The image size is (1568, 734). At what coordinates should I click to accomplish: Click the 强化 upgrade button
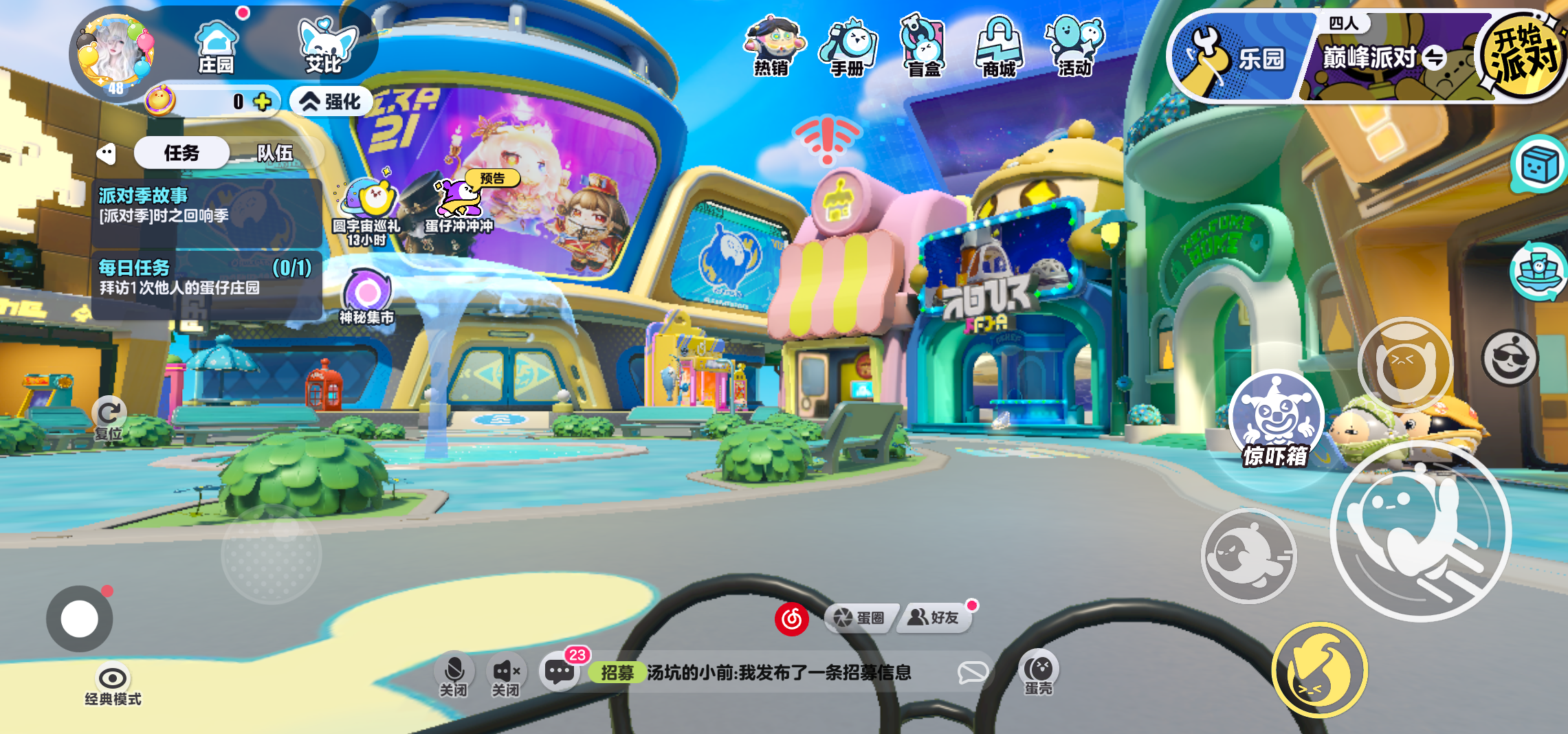click(x=332, y=102)
